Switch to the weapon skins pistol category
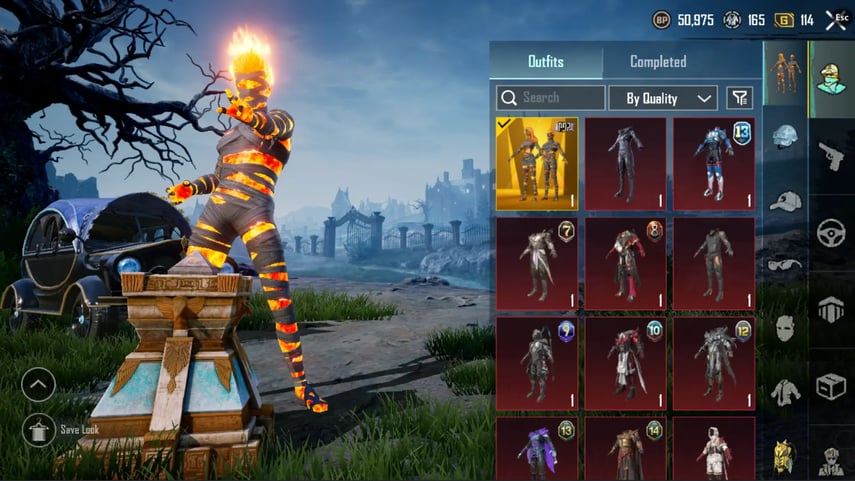The width and height of the screenshot is (855, 481). point(831,155)
